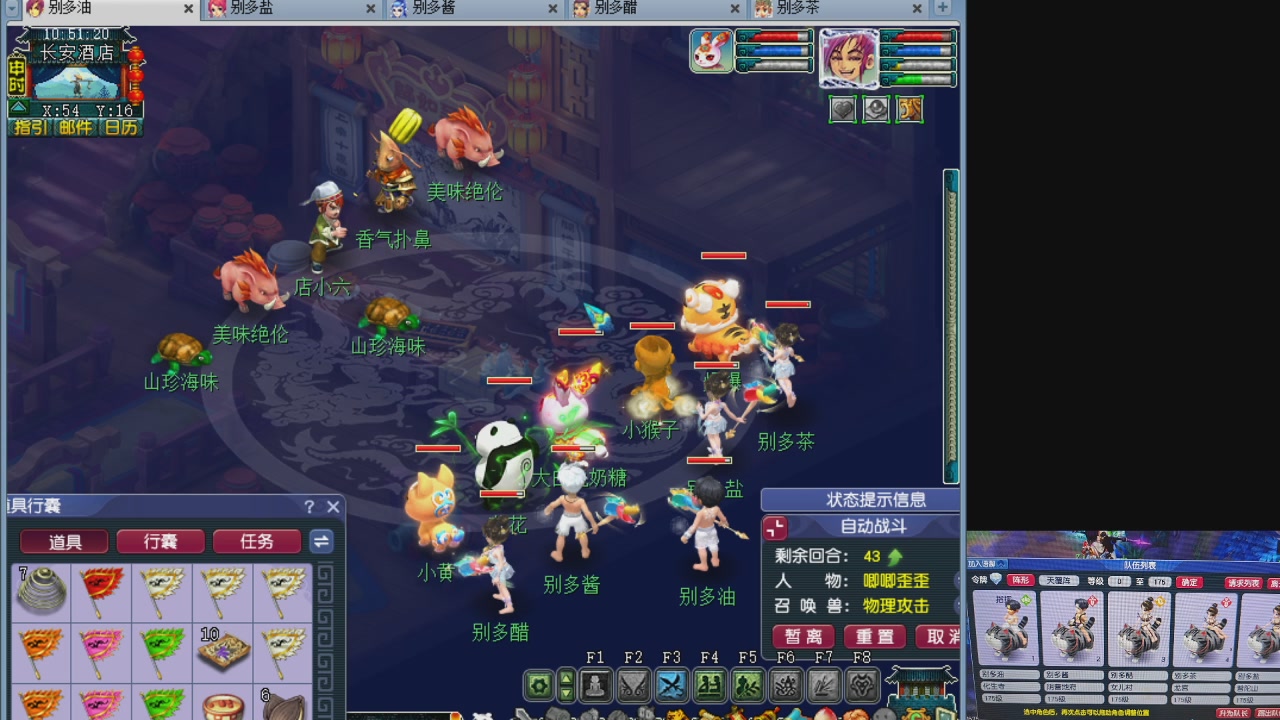Select the F4 green defend skill icon
1280x720 pixels.
click(709, 685)
